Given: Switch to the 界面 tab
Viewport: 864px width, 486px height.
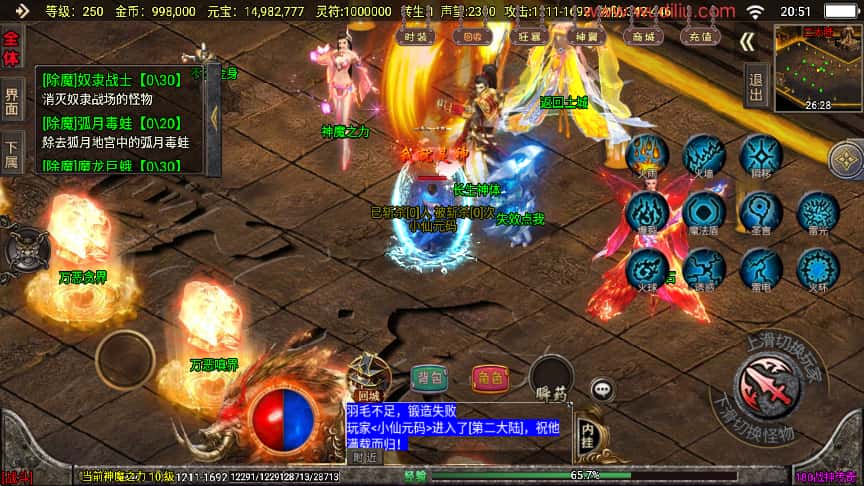Looking at the screenshot, I should (x=11, y=100).
